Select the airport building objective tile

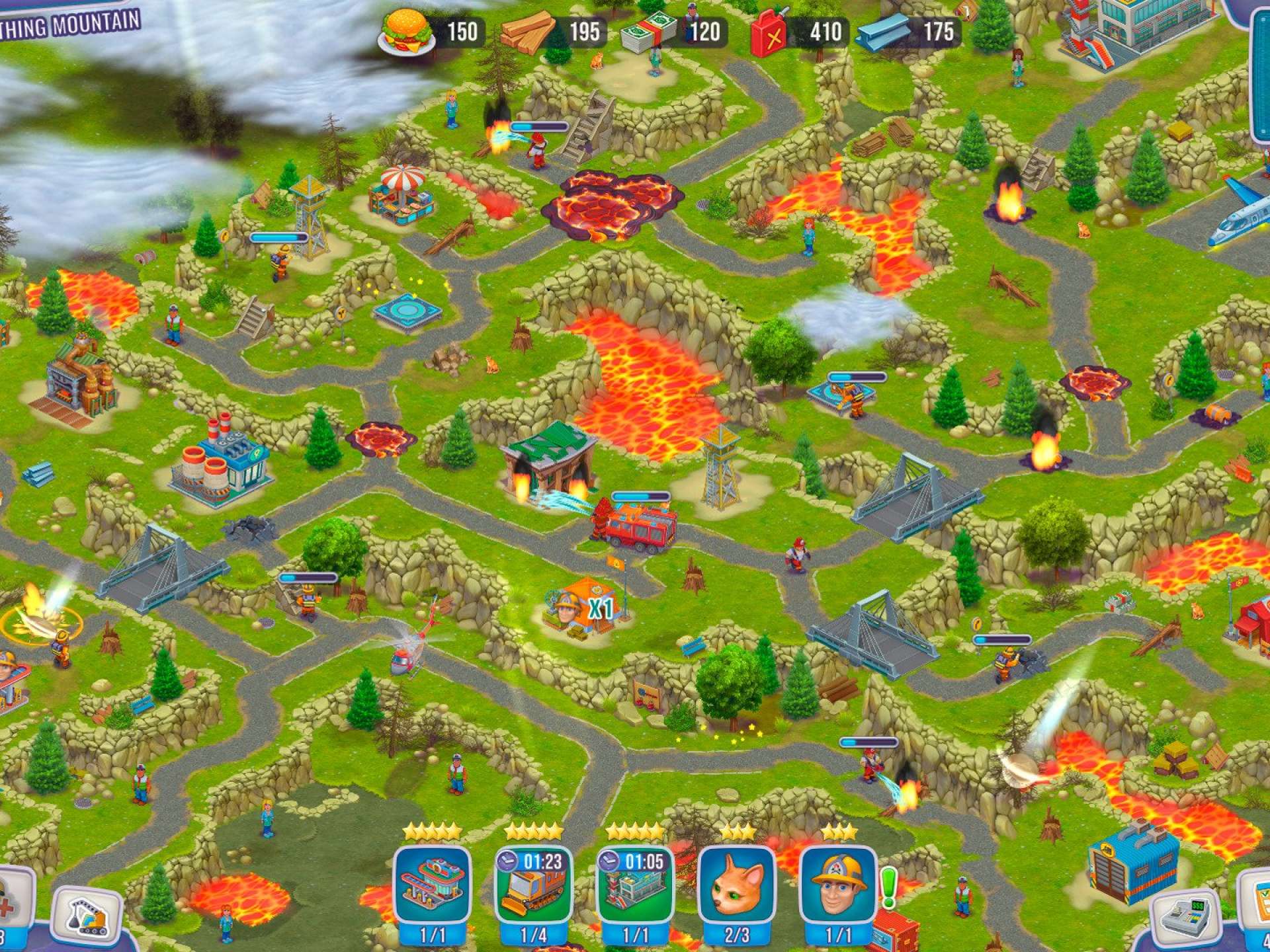[636, 886]
